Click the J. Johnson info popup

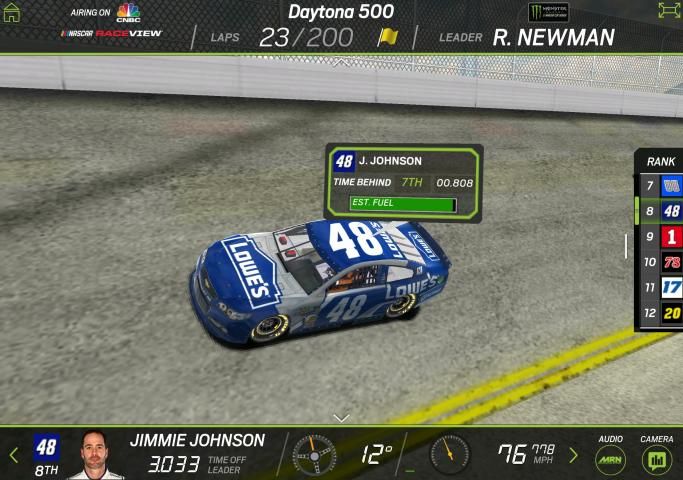pos(403,181)
